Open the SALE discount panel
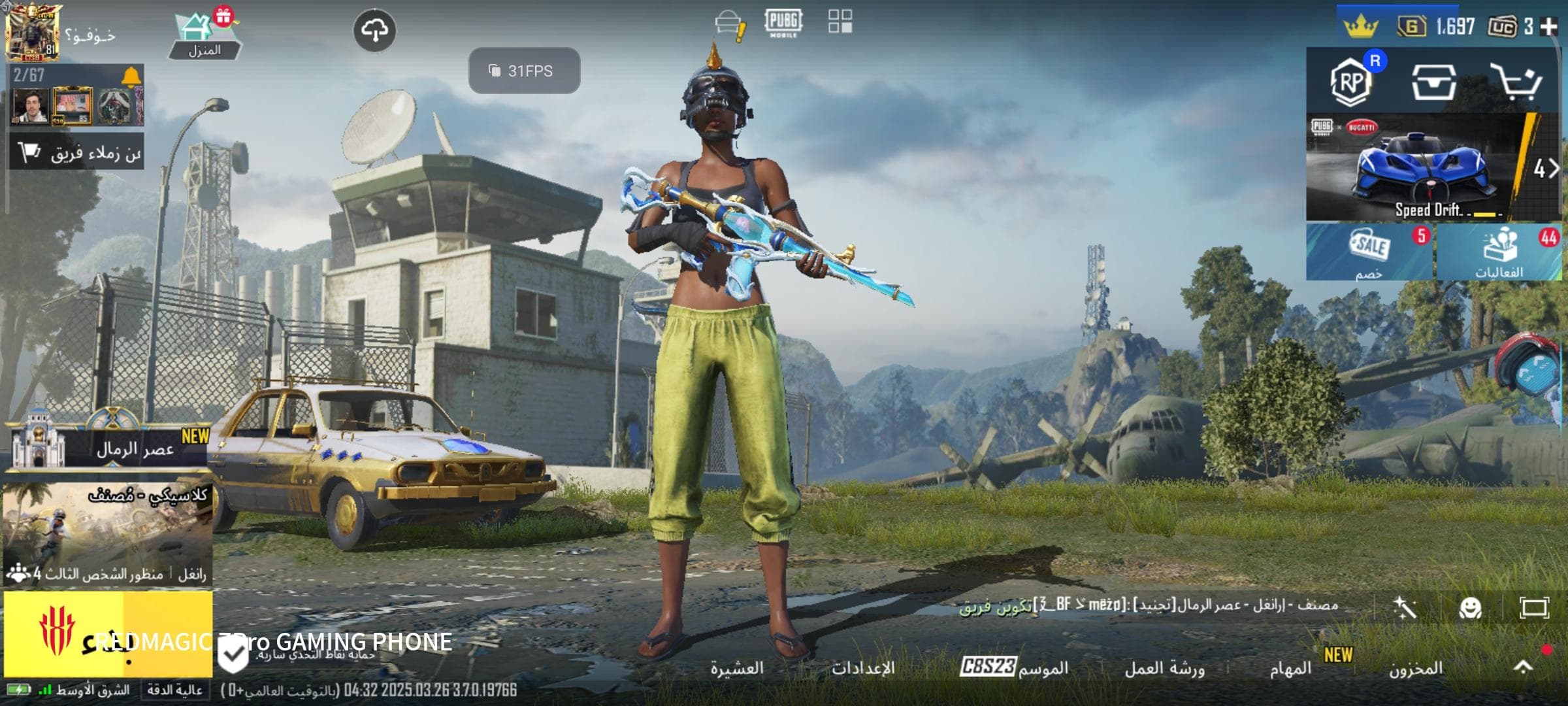This screenshot has width=1568, height=706. pyautogui.click(x=1369, y=252)
